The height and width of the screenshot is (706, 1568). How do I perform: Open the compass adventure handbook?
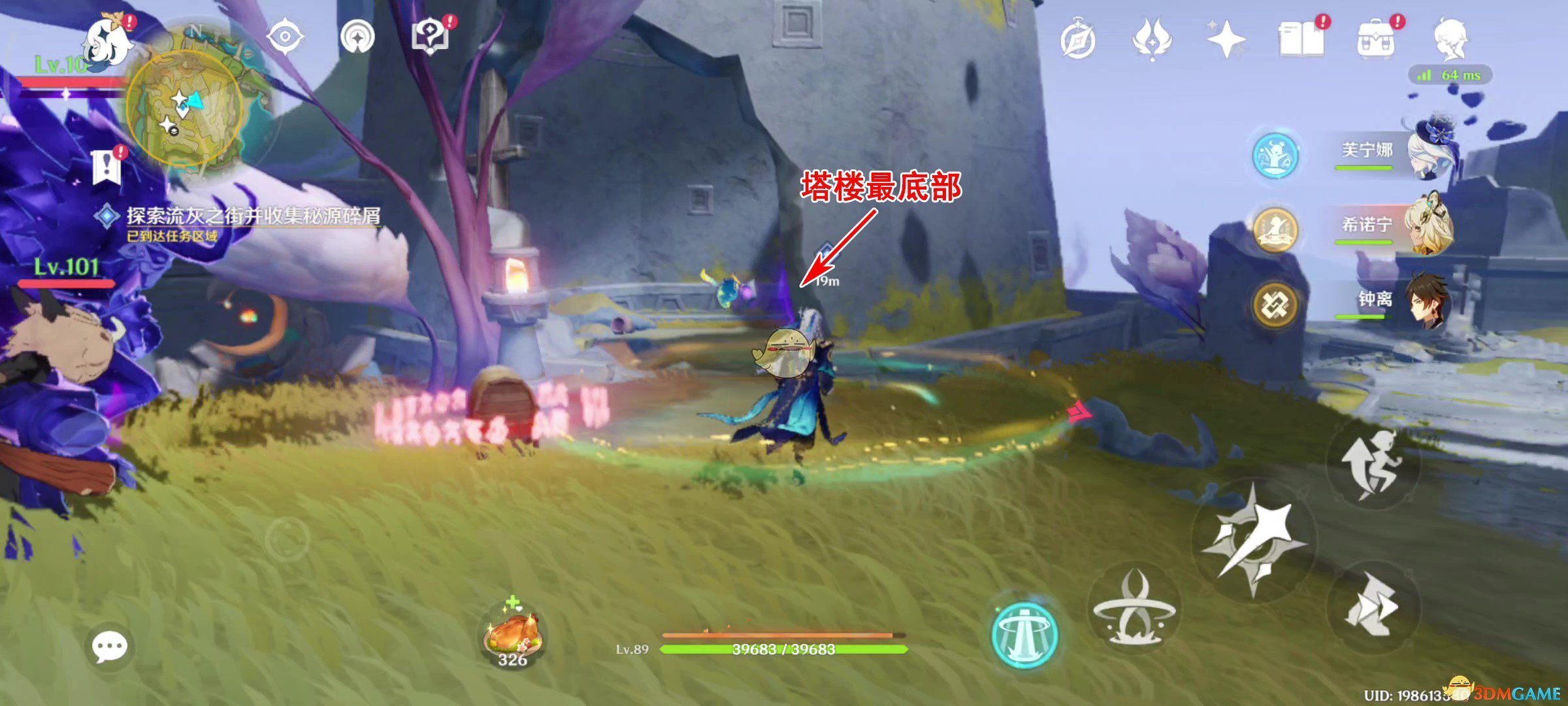click(x=1077, y=41)
